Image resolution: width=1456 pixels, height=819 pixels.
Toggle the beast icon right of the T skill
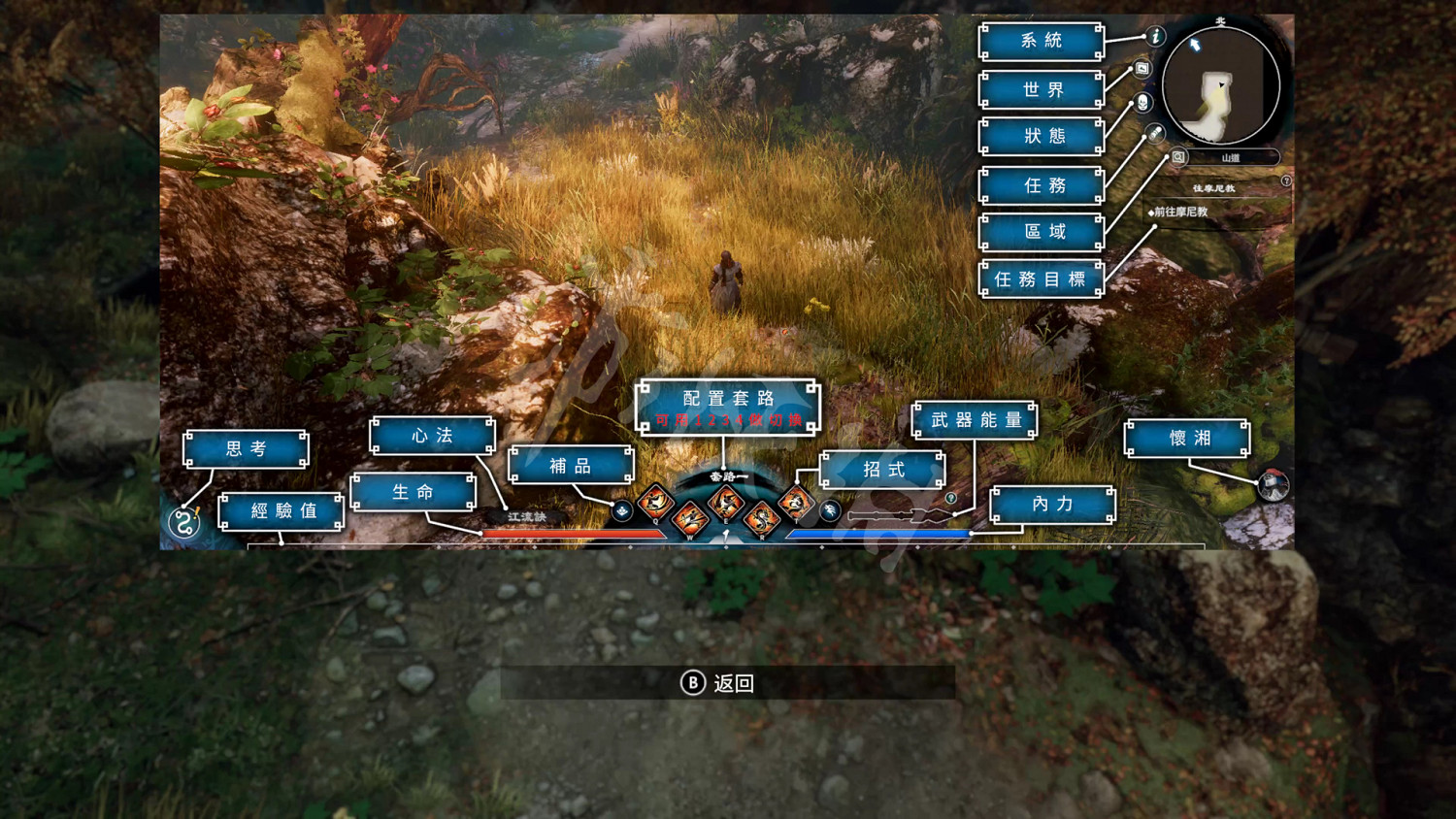(830, 510)
